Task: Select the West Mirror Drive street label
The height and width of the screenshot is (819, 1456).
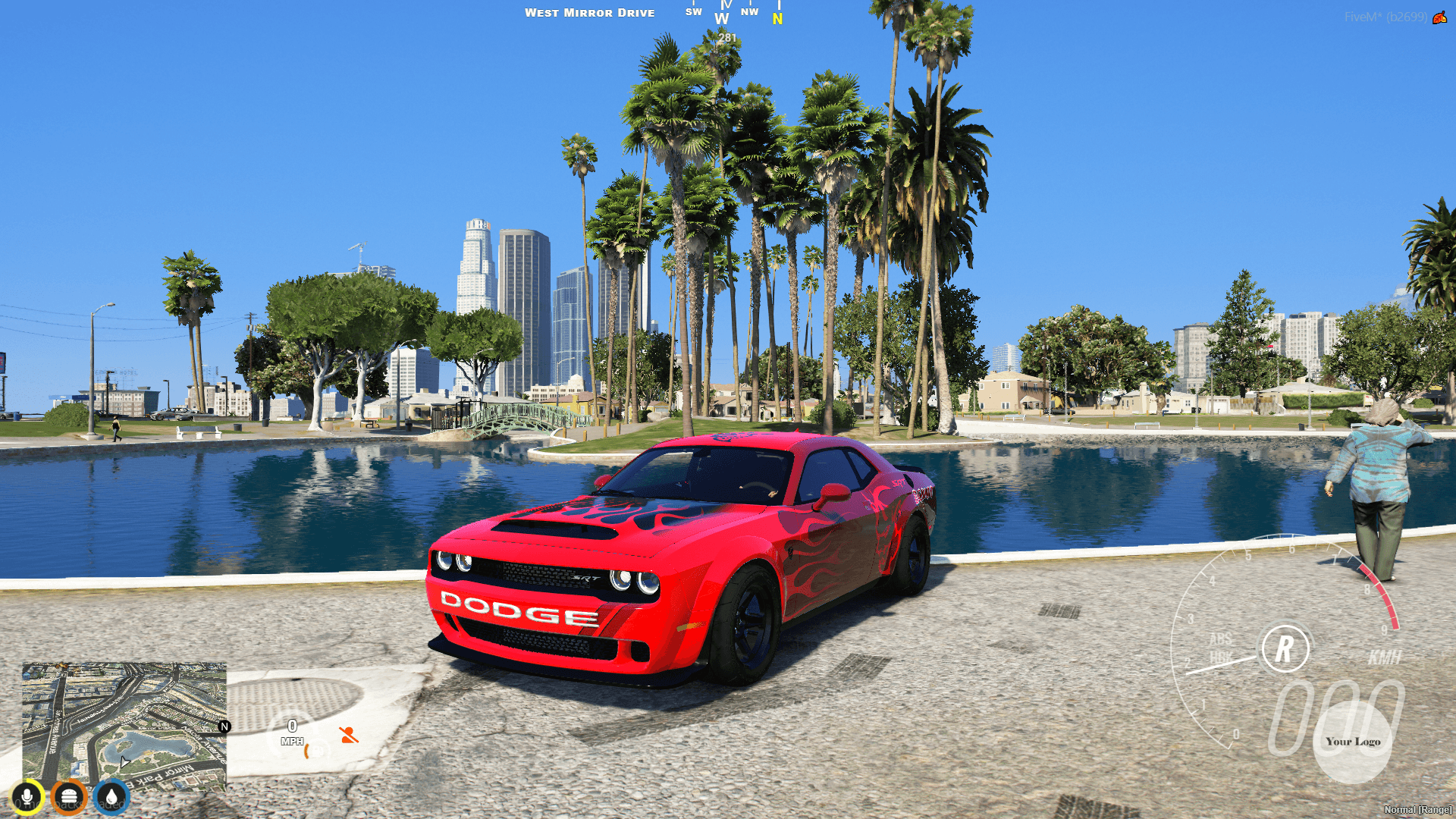Action: click(x=591, y=12)
